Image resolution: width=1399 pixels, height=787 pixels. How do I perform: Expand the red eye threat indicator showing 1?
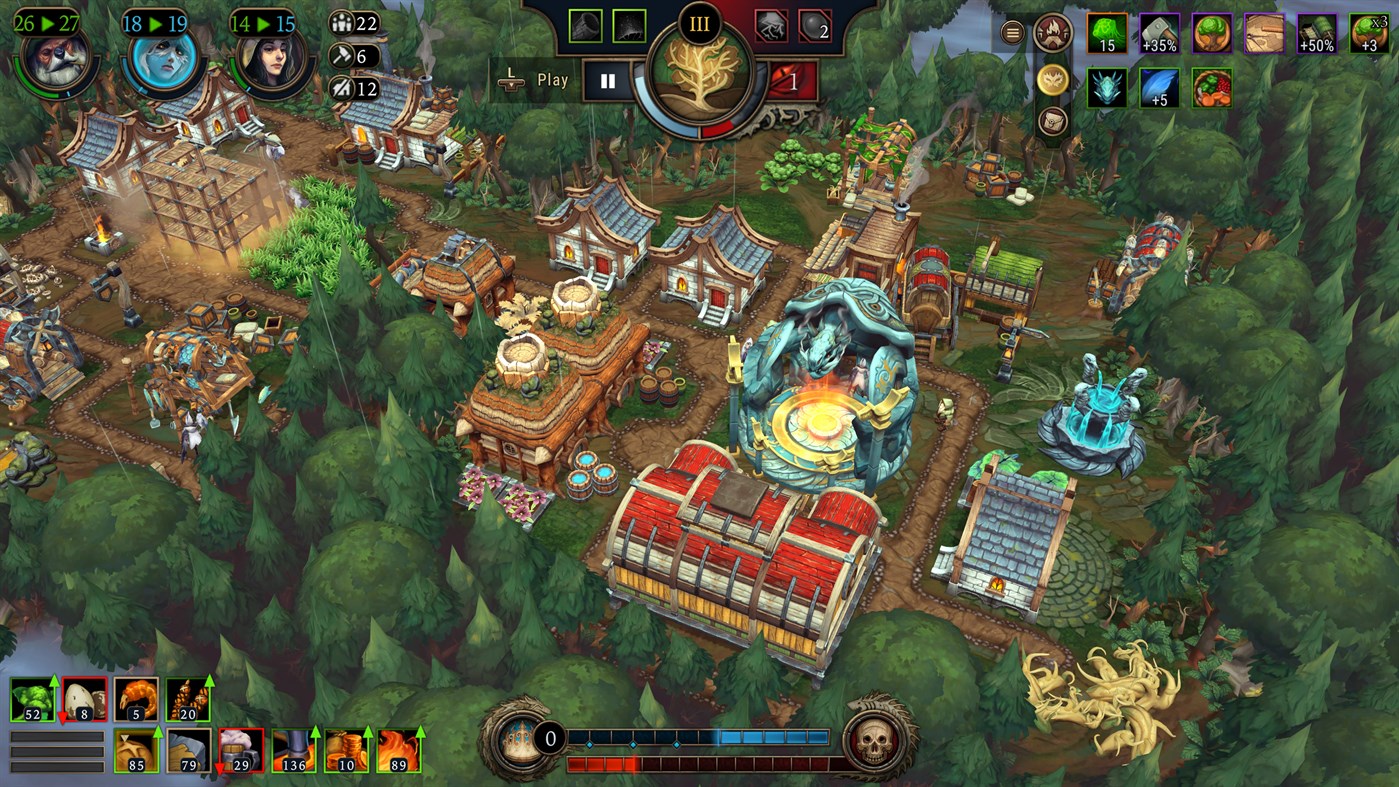[x=791, y=80]
